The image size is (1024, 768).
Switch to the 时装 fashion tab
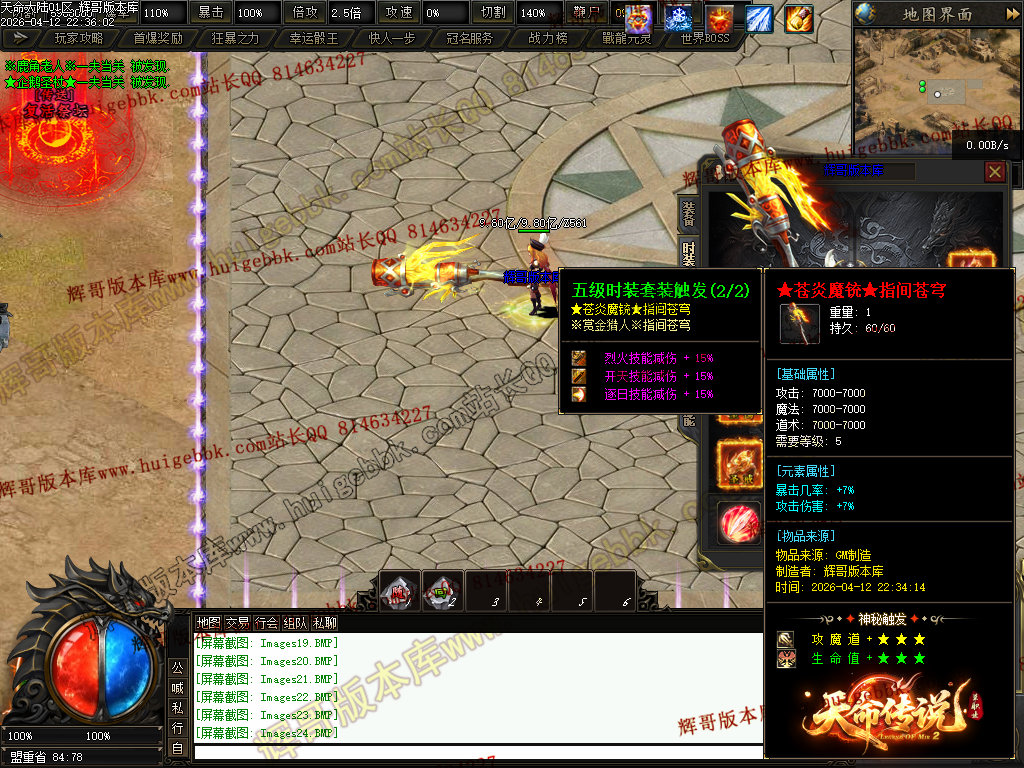(688, 252)
